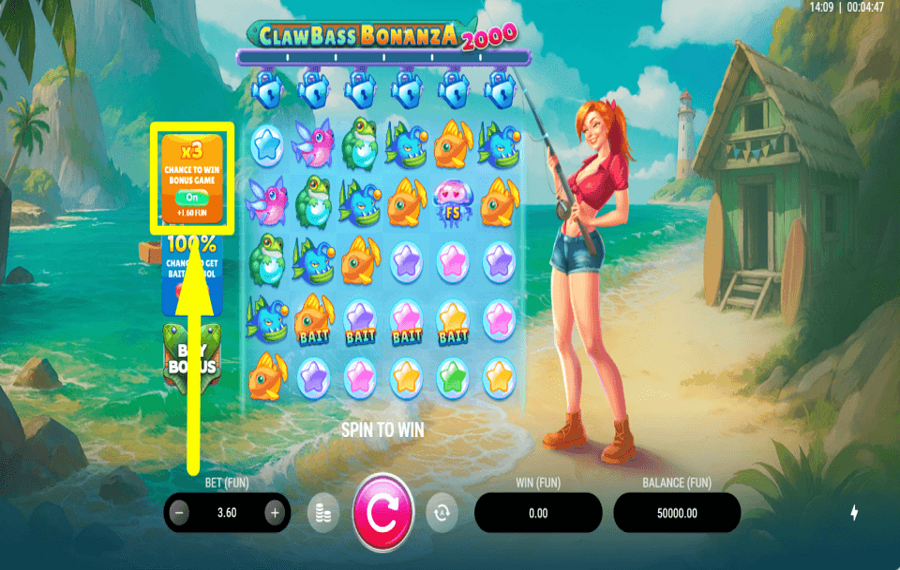Decrease the bet with the minus button
Image resolution: width=900 pixels, height=570 pixels.
point(180,513)
